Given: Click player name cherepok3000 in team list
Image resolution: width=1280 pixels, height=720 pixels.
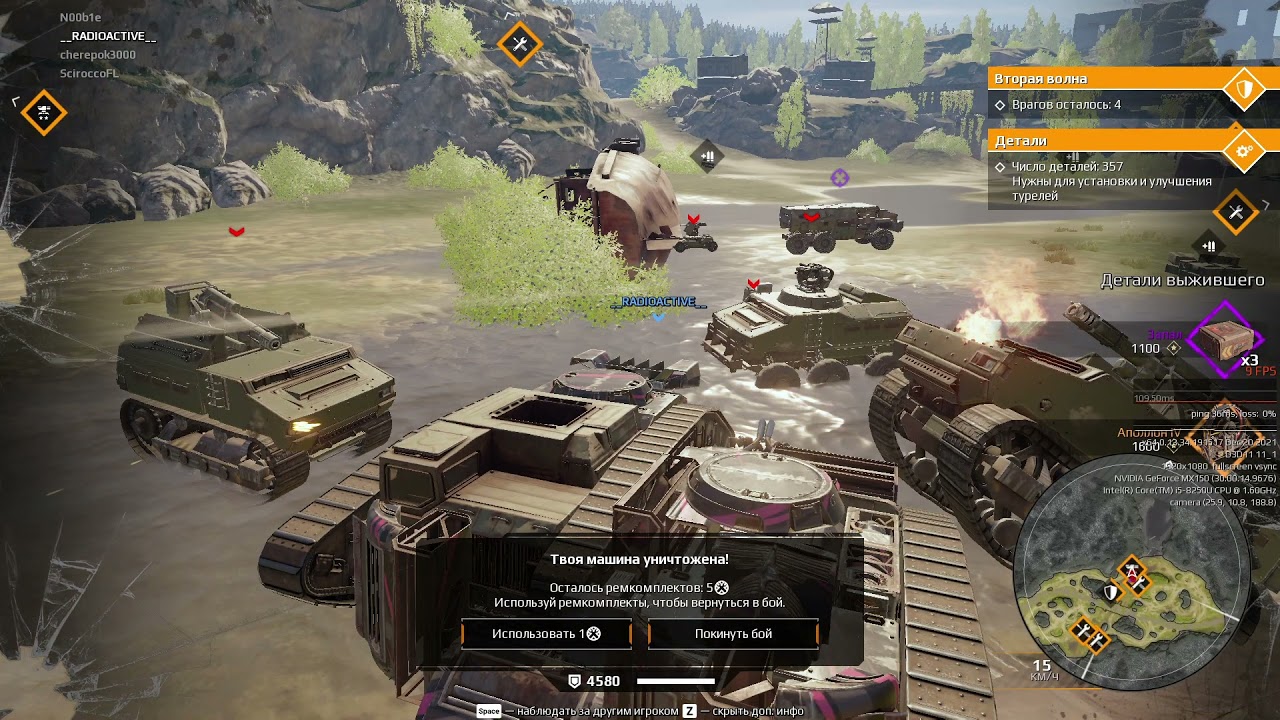Looking at the screenshot, I should click(x=98, y=55).
